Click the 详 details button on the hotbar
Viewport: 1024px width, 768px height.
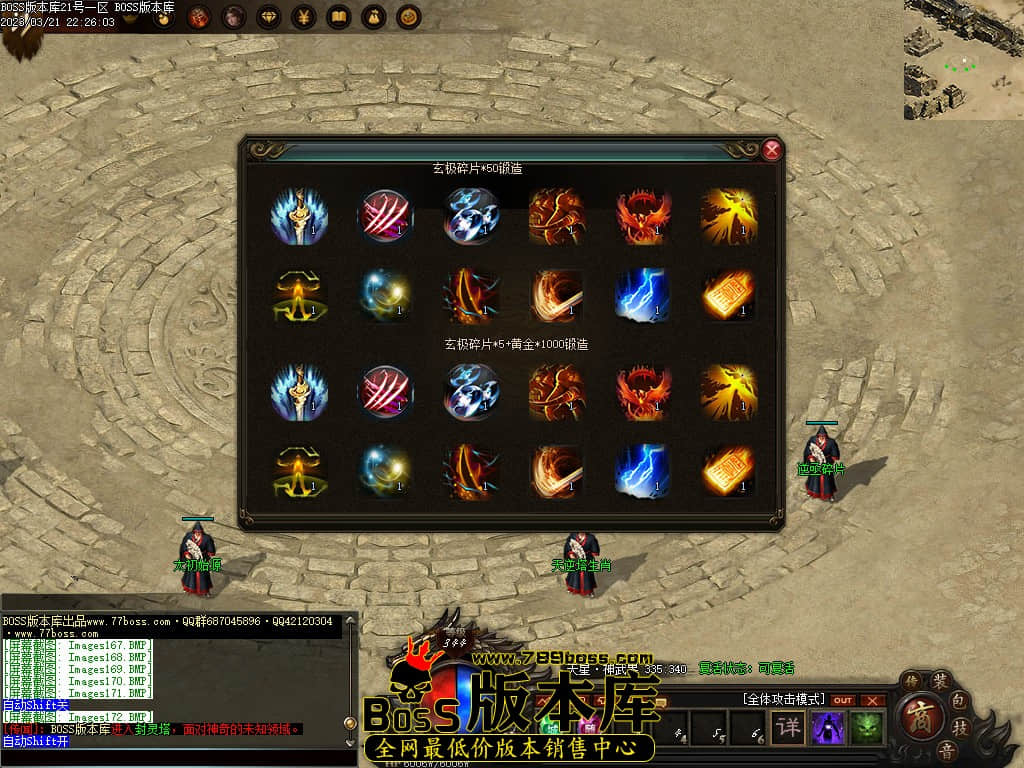pos(789,727)
